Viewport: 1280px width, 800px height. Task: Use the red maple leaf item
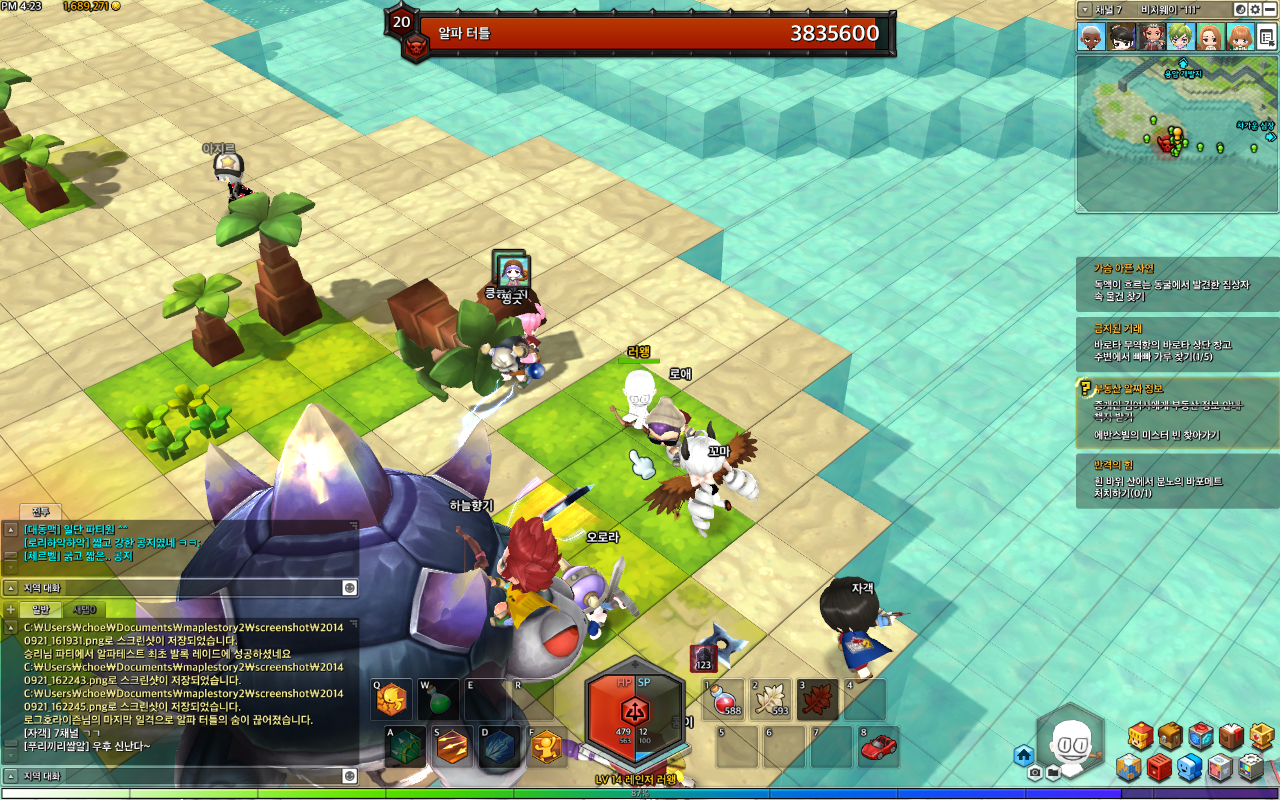coord(817,700)
